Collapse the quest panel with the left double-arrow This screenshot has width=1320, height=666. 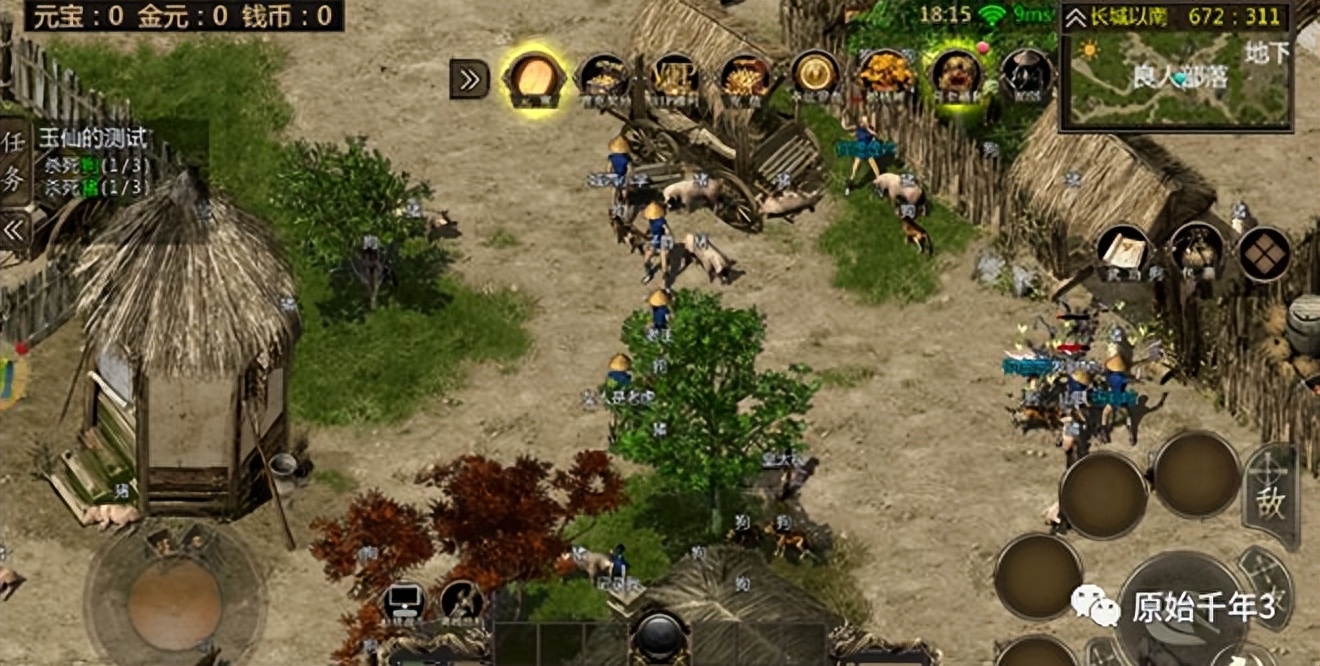point(13,230)
